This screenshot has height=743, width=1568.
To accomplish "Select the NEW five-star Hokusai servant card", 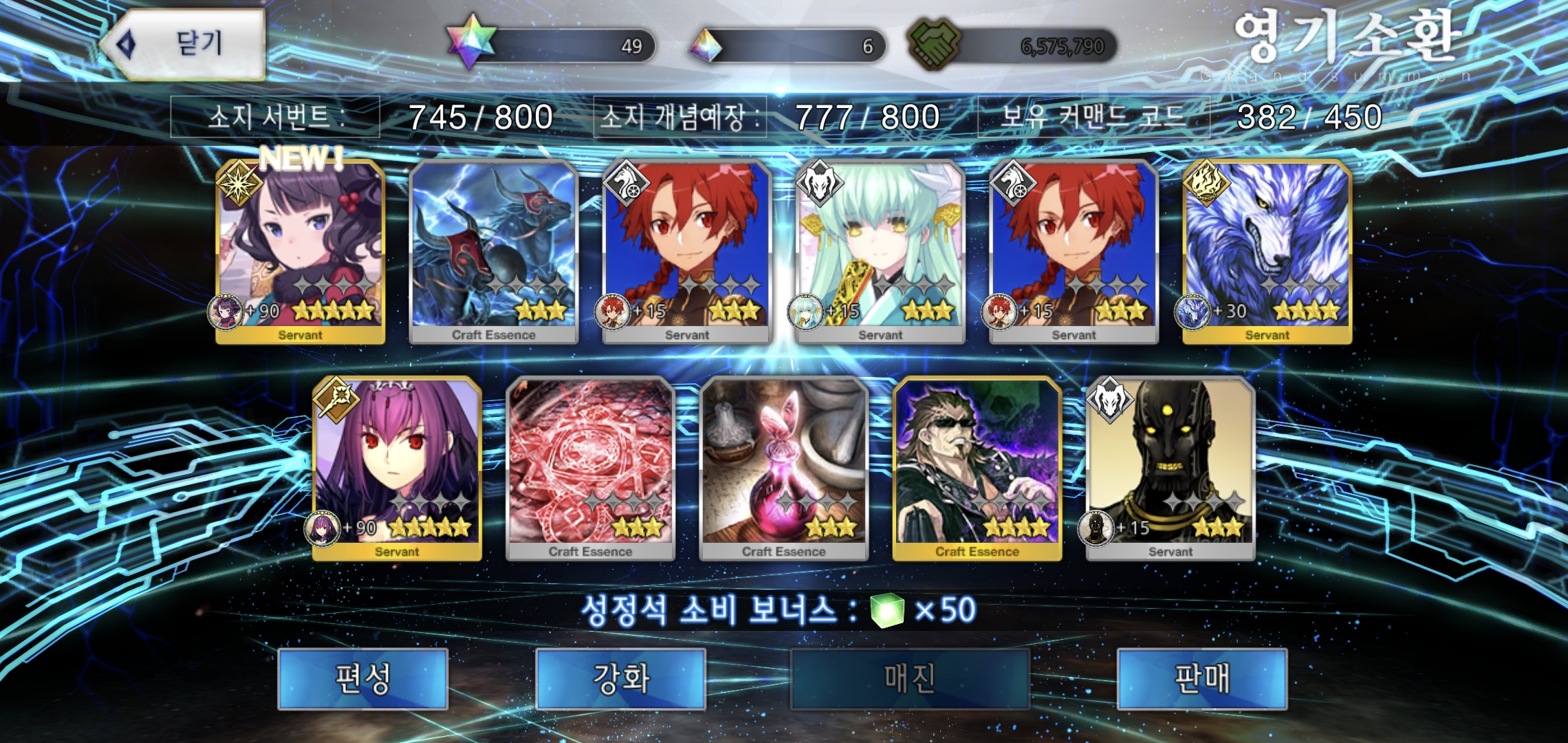I will tap(301, 251).
